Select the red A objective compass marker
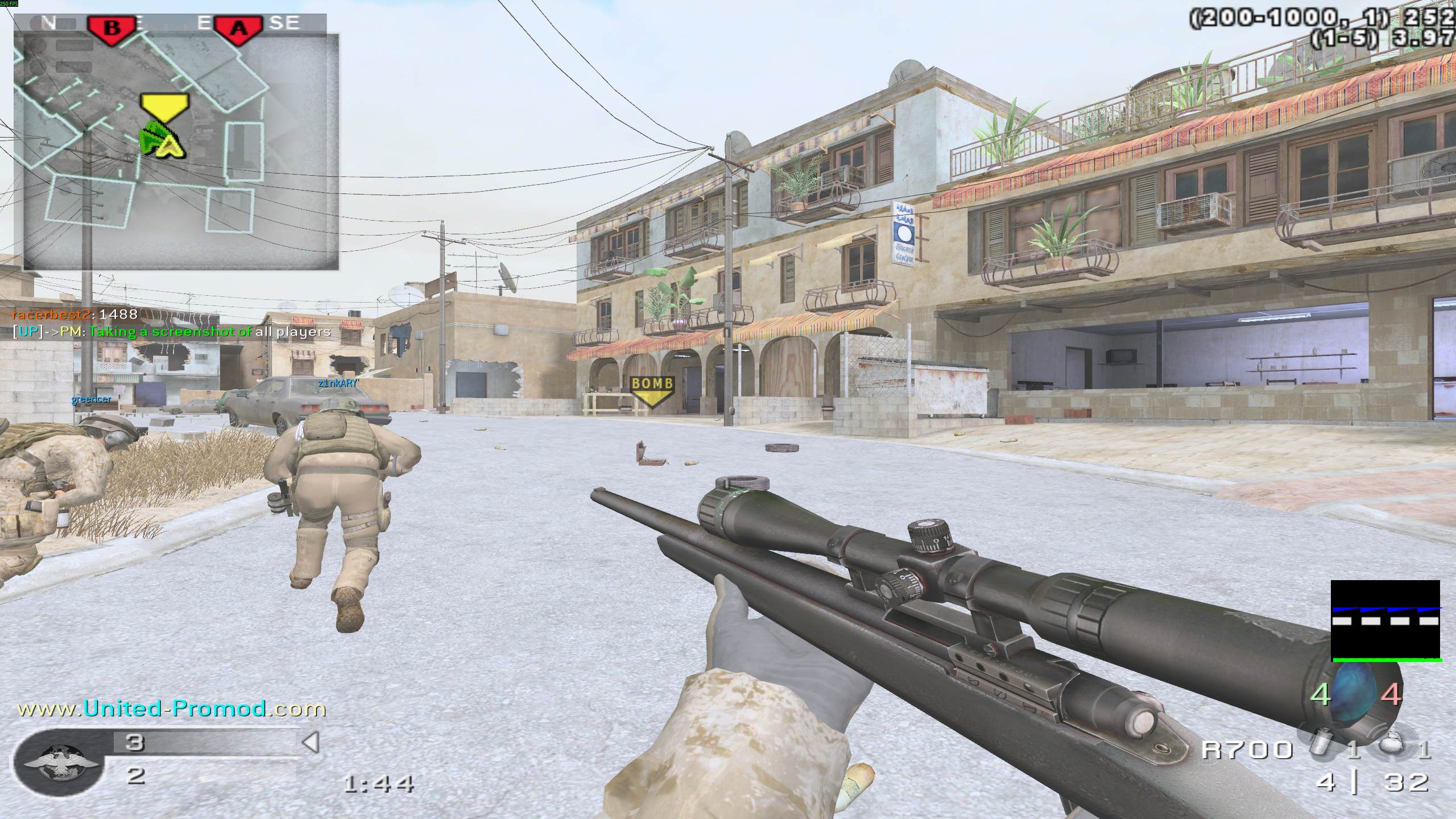 (x=238, y=27)
